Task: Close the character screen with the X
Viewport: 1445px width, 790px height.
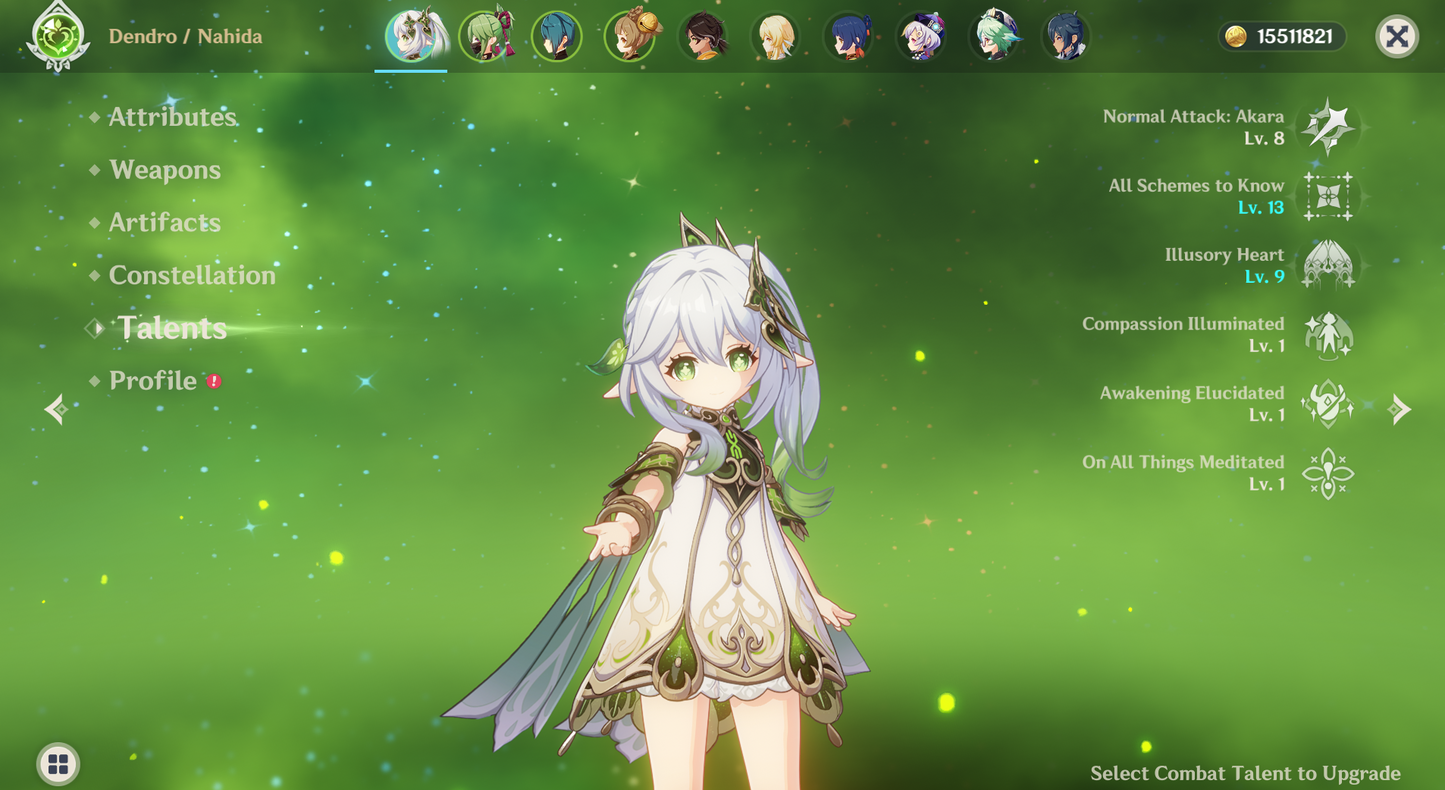Action: coord(1397,37)
